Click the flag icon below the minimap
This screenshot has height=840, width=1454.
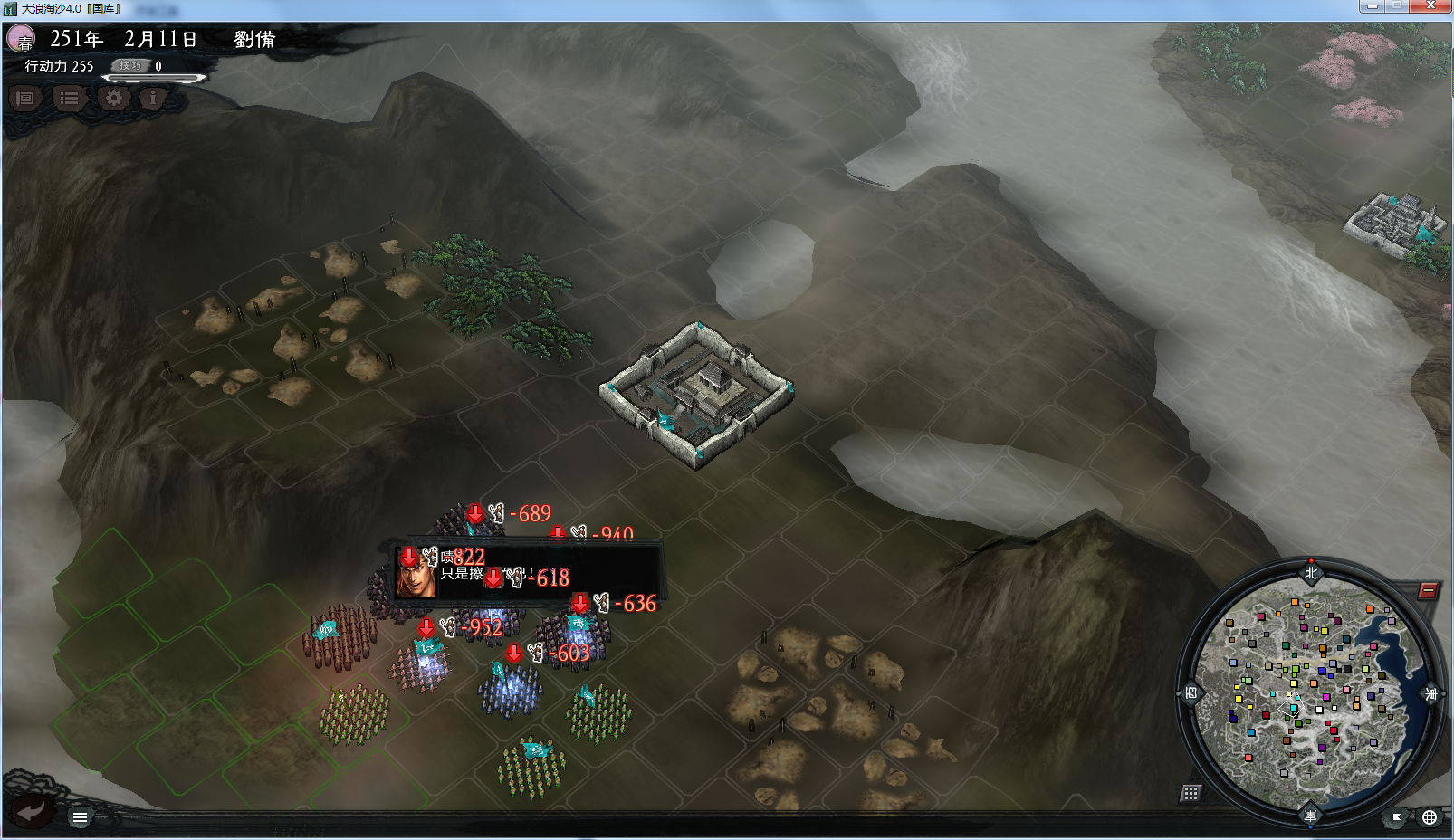[x=1396, y=817]
